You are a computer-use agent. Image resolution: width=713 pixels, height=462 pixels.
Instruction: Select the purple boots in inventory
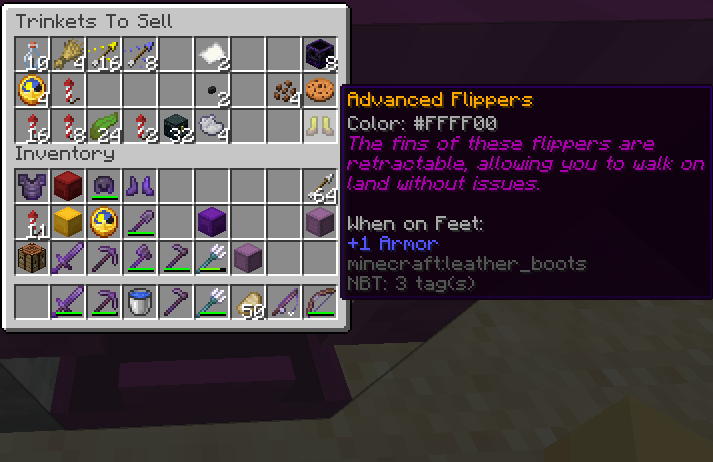140,185
